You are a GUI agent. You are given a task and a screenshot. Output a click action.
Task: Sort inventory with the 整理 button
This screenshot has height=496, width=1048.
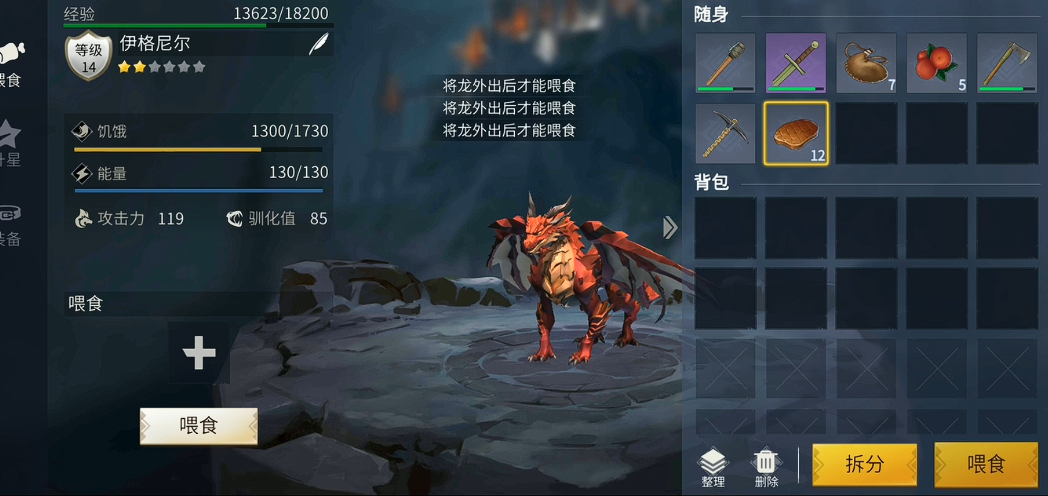coord(712,467)
